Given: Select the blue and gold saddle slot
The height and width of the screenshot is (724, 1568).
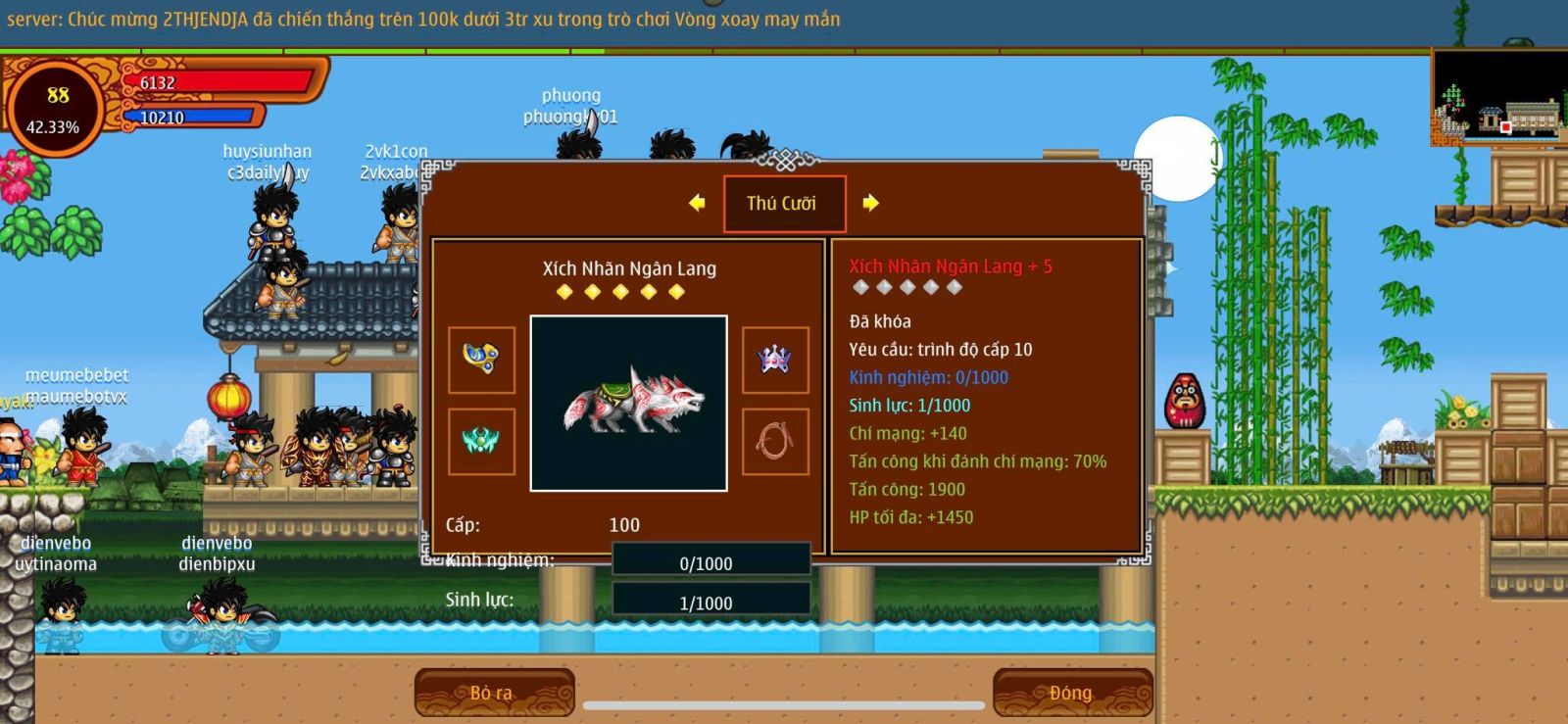Looking at the screenshot, I should click(x=481, y=360).
